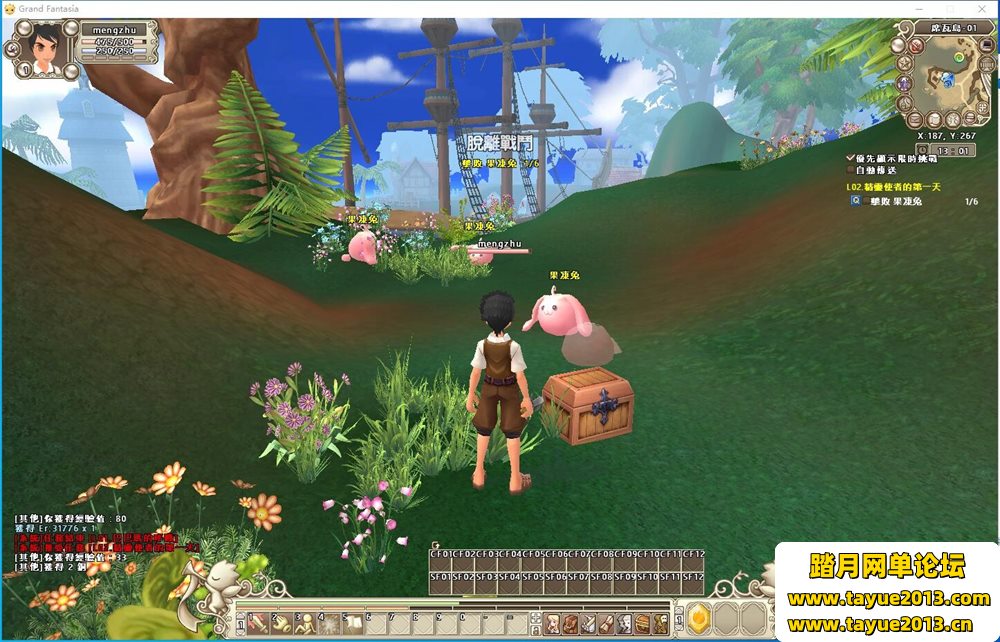This screenshot has height=642, width=1000.
Task: Open the treasure chest menu icon
Action: (640, 623)
